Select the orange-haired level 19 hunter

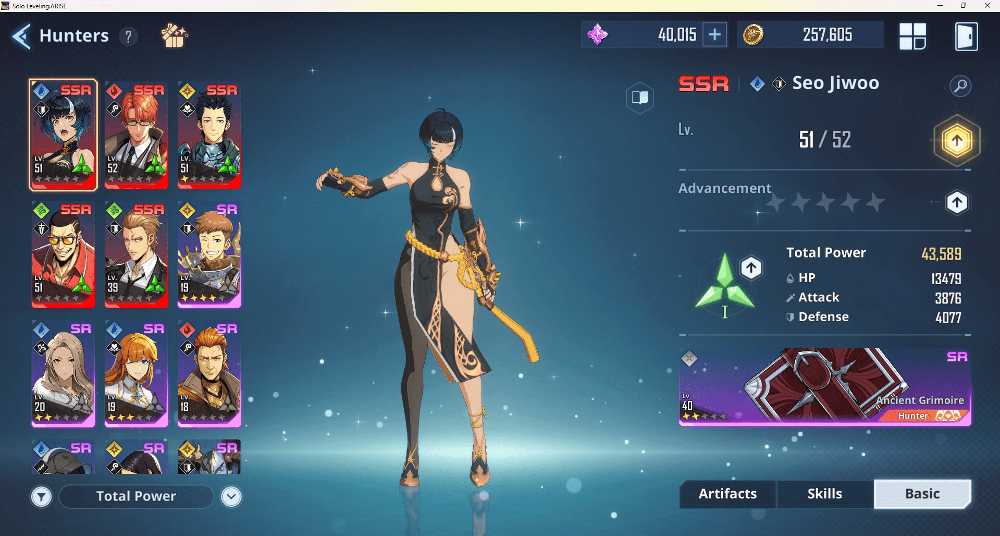tap(136, 372)
